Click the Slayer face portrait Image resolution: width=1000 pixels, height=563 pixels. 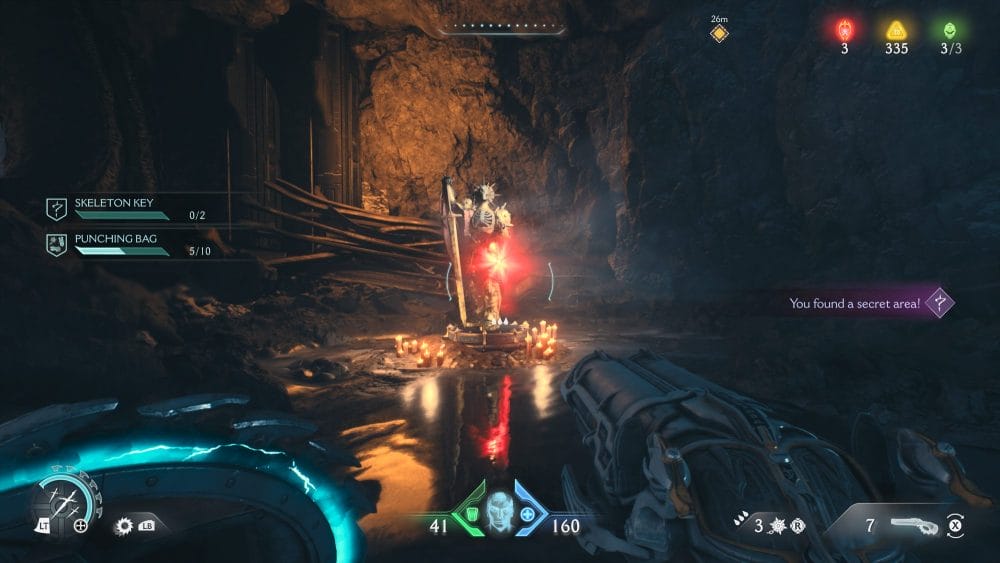pyautogui.click(x=499, y=513)
